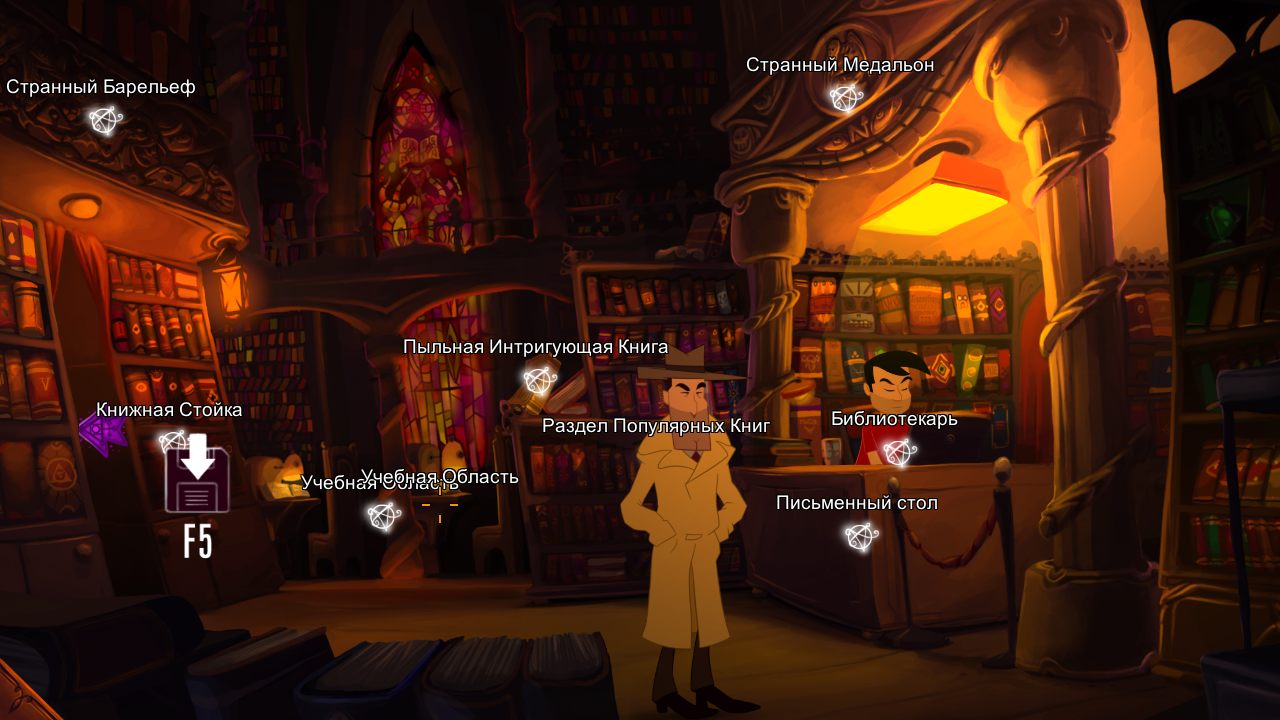Screen dimensions: 1280x720
Task: Choose the Книжная Стойка hotspot marker
Action: pyautogui.click(x=173, y=441)
